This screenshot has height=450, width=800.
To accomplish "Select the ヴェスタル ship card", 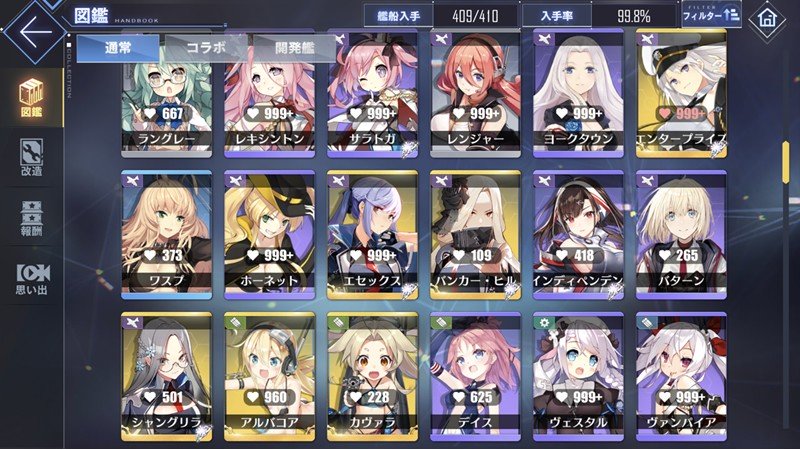I will point(577,377).
